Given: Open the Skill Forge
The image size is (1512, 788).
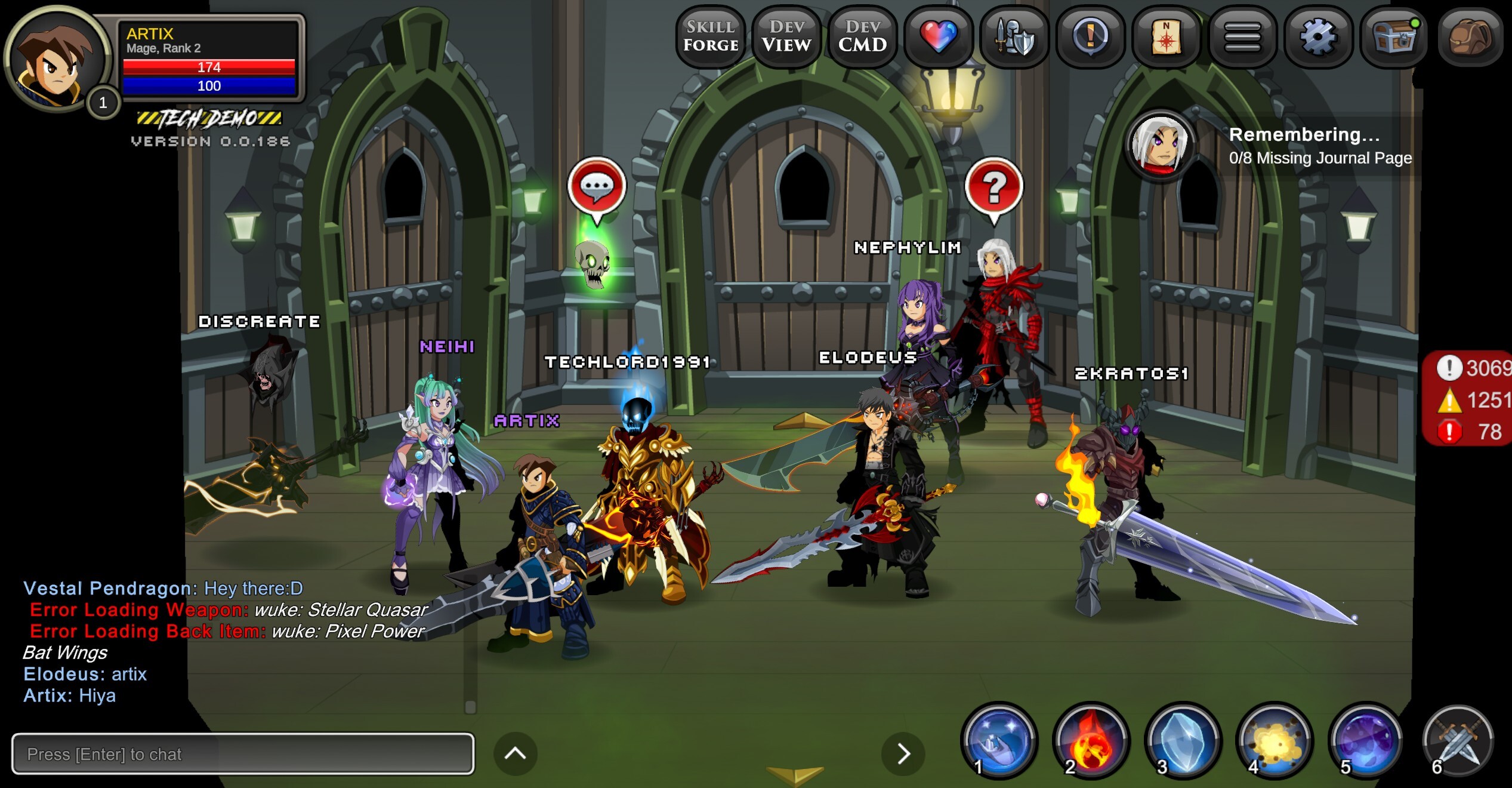Looking at the screenshot, I should click(x=711, y=37).
